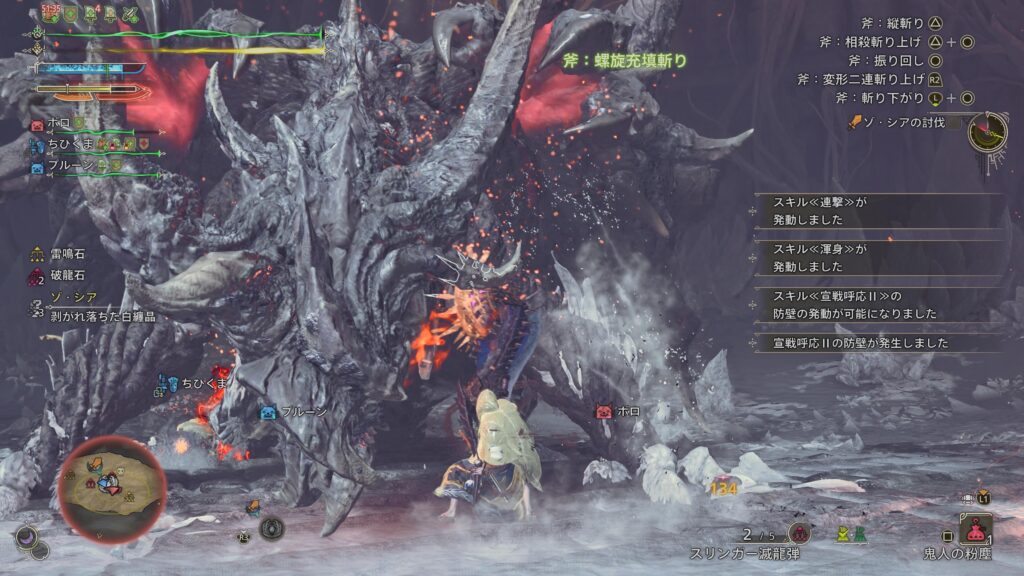Click the quest timer clock dial
The image size is (1024, 576).
(987, 131)
